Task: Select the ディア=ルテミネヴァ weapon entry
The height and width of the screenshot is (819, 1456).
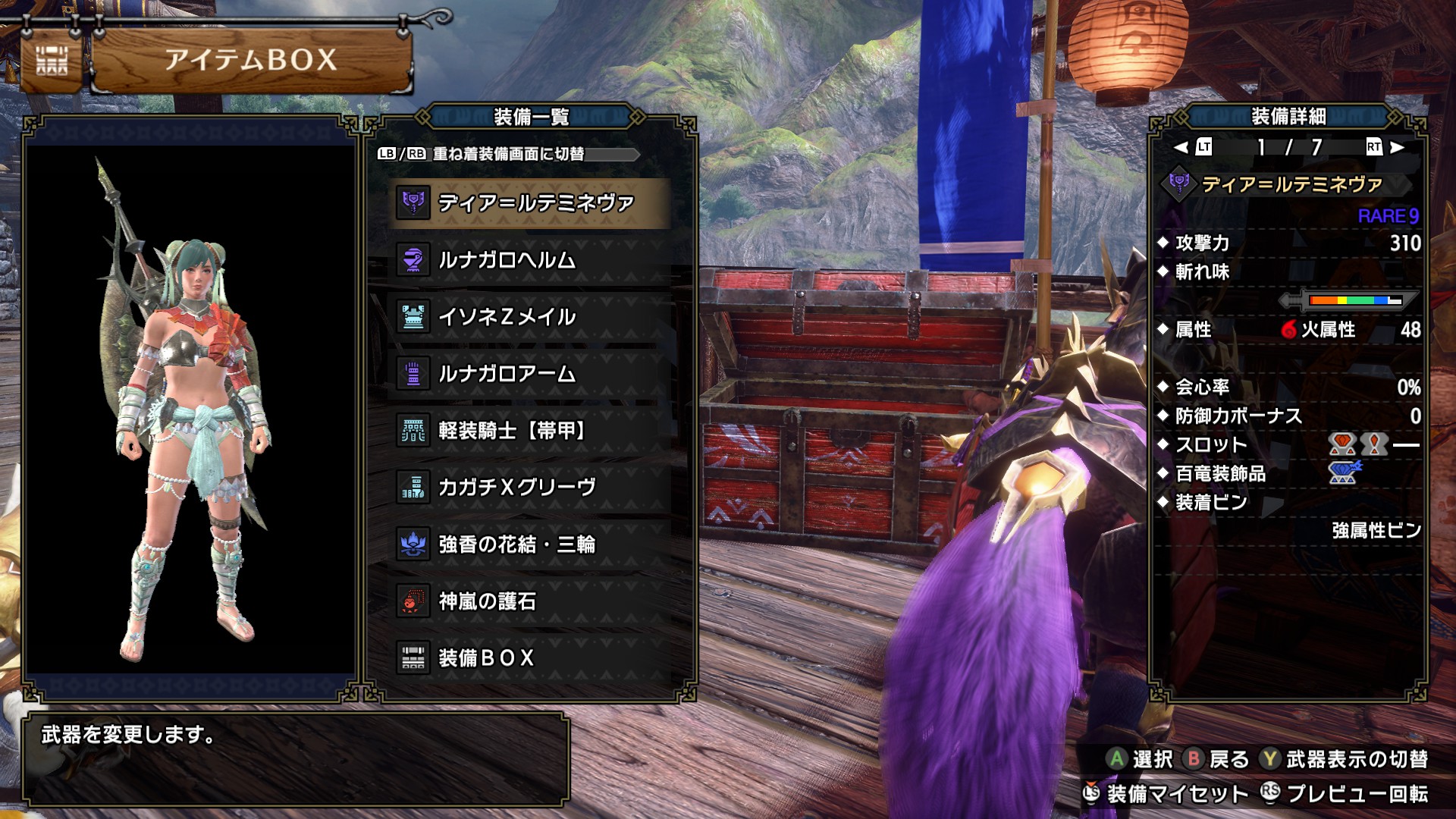Action: 529,203
